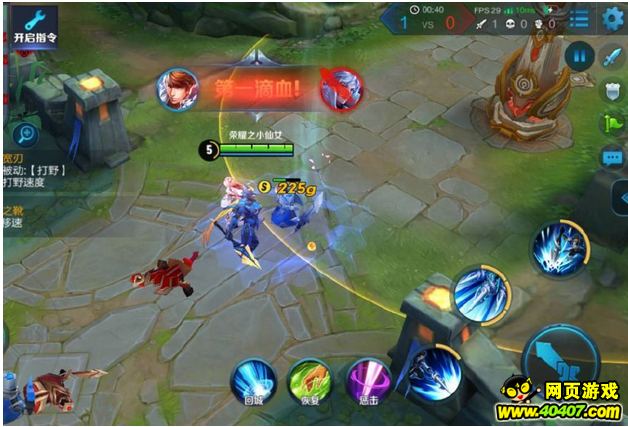Activate the uppermost blue blade skill

coord(559,250)
